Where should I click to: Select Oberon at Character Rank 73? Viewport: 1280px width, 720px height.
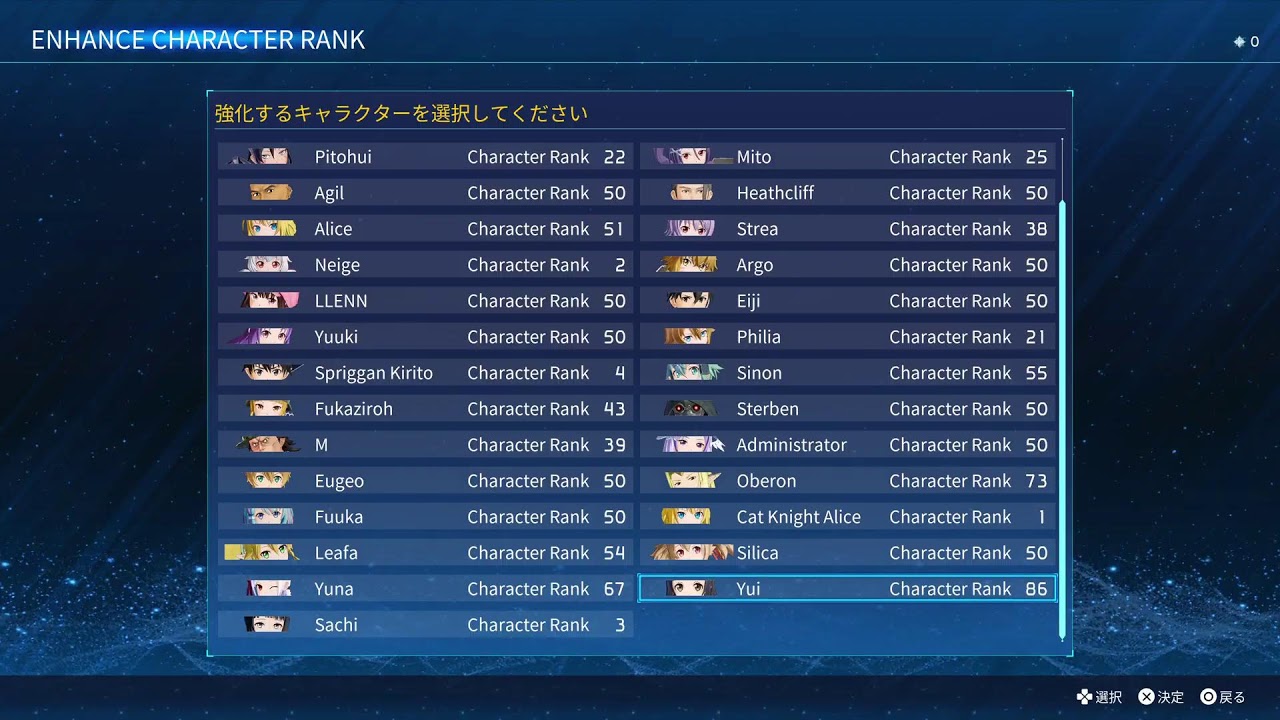click(847, 481)
